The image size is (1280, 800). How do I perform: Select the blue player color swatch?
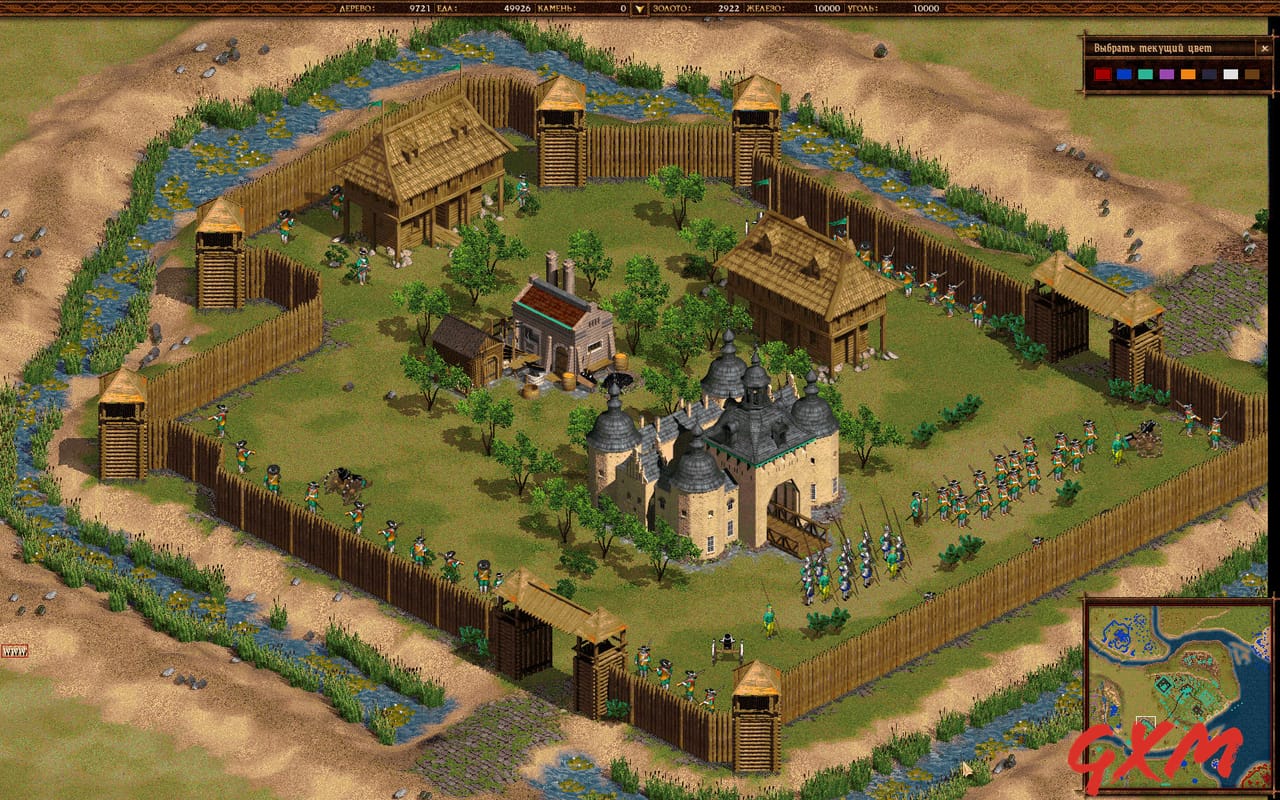1124,74
